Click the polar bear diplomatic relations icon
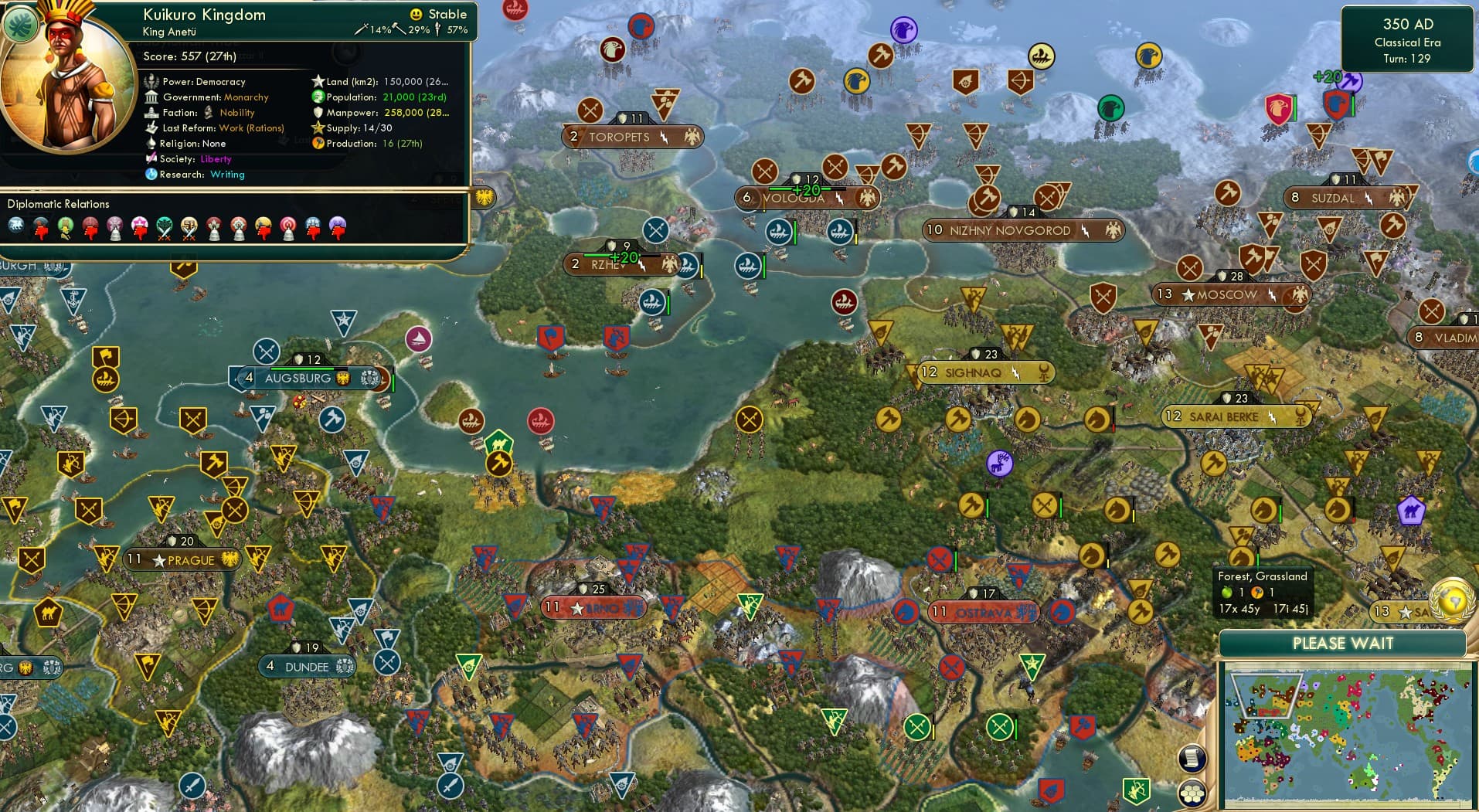The image size is (1479, 812). coord(17,226)
